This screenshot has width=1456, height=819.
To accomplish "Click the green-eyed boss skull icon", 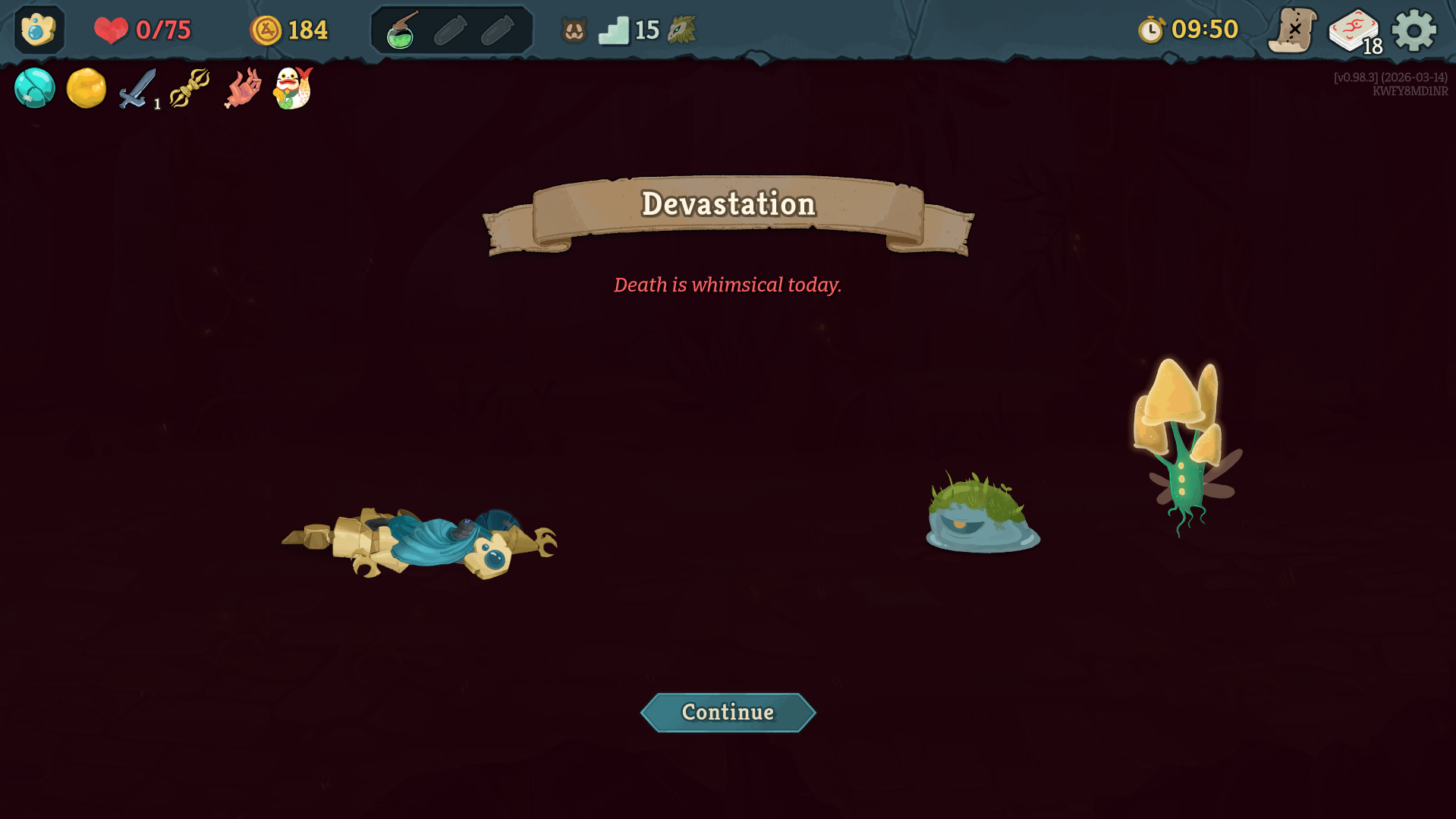I will point(681,30).
